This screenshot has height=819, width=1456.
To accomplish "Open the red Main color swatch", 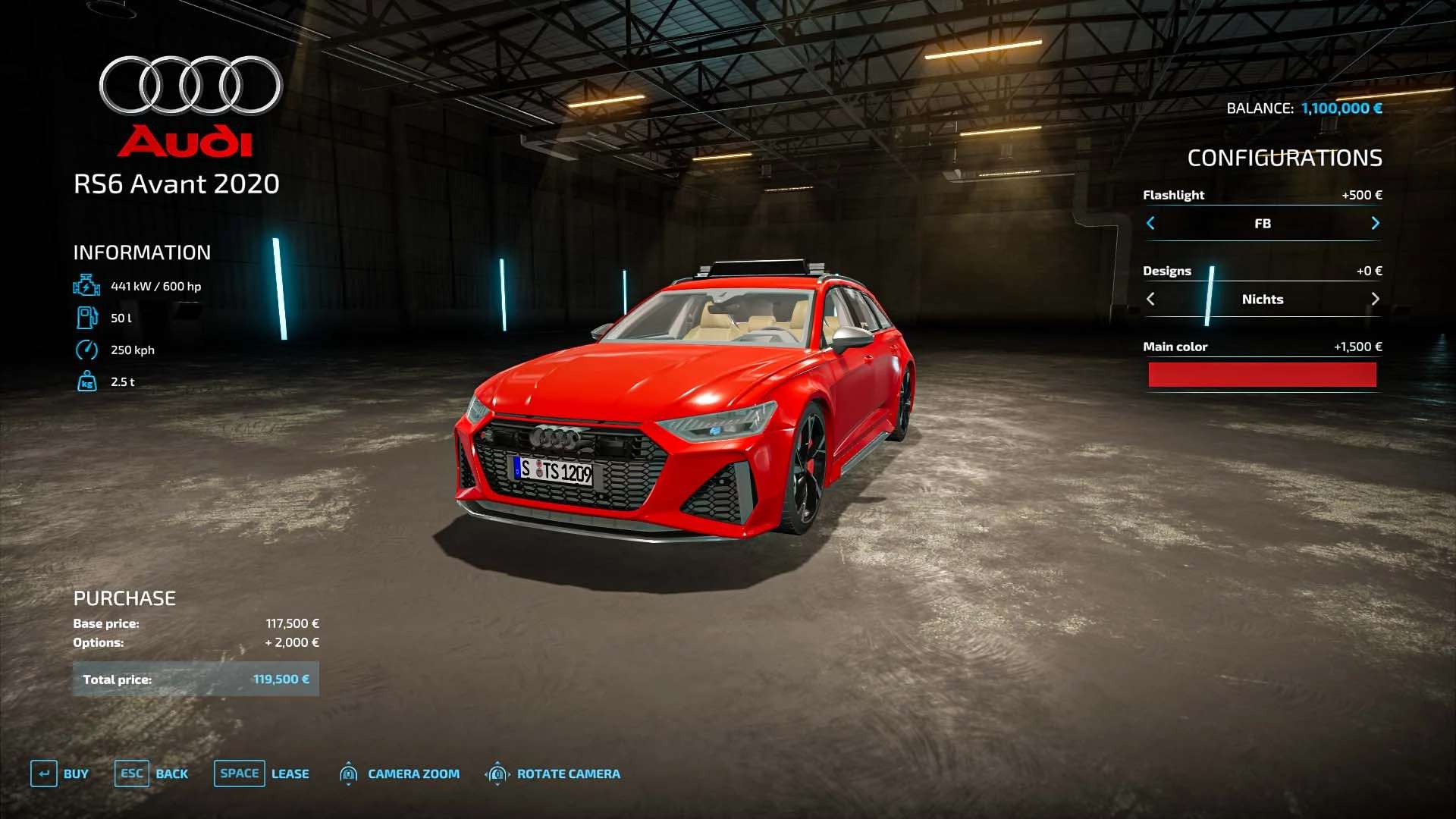I will (1262, 375).
